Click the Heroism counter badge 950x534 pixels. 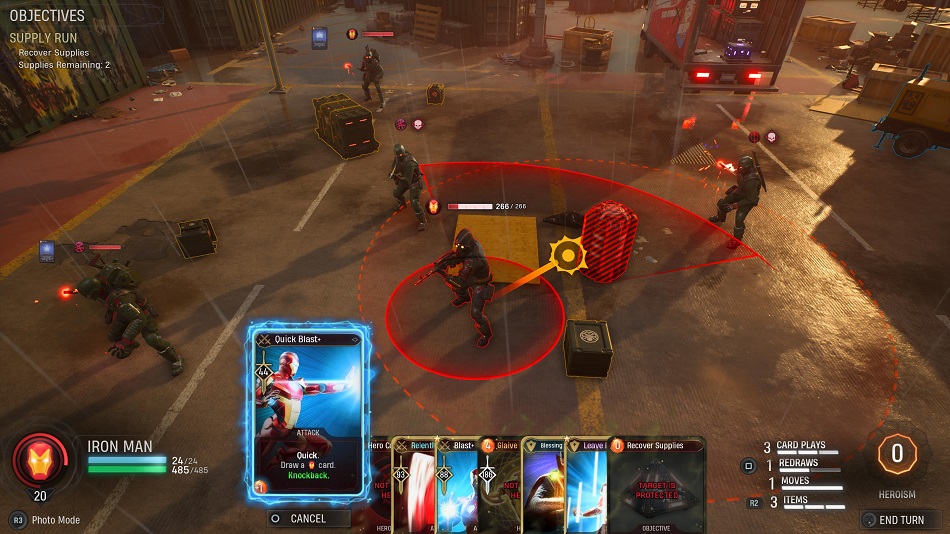897,454
